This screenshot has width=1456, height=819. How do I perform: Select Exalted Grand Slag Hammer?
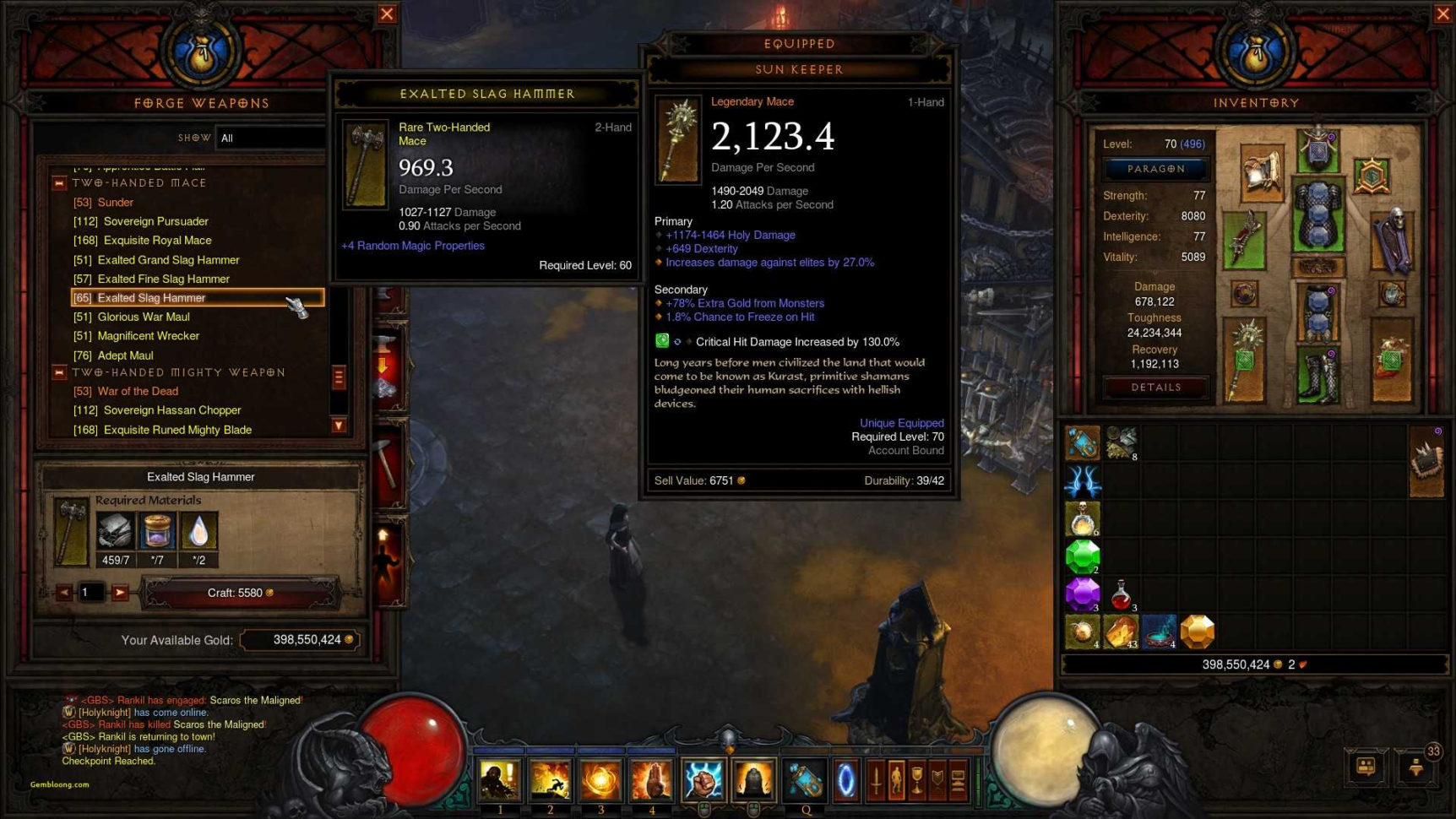(x=168, y=260)
